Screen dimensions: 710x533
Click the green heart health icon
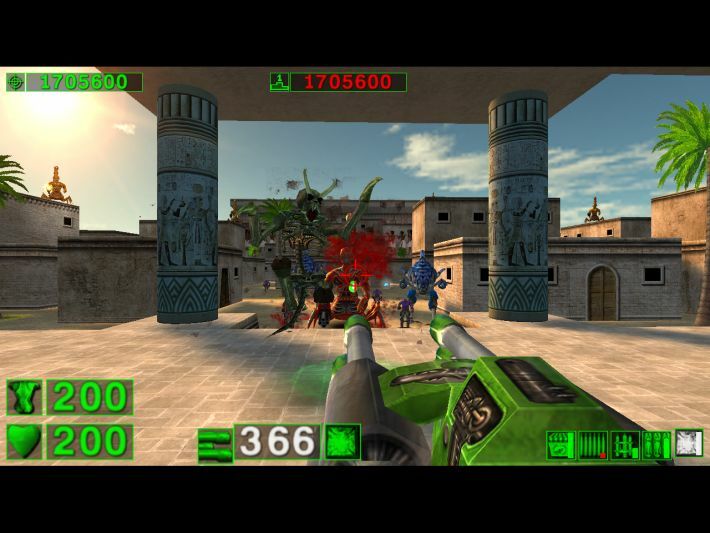pos(23,441)
